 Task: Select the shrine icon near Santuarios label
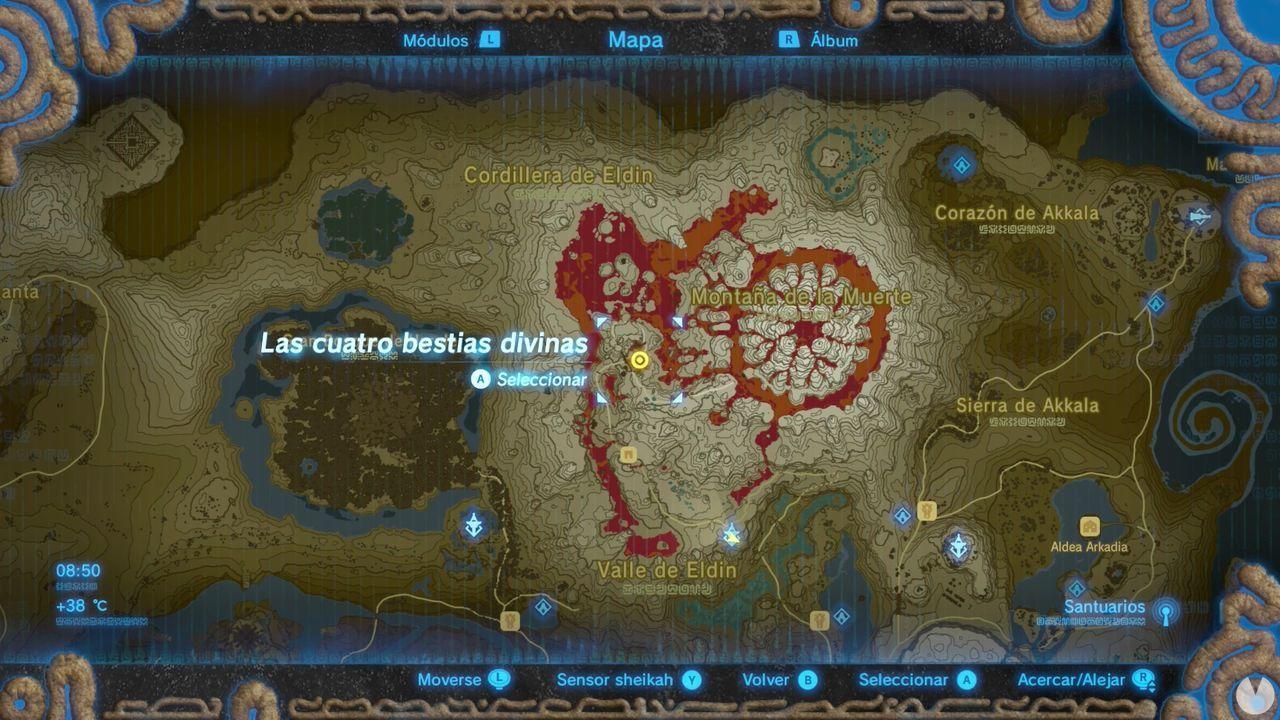tap(1078, 588)
